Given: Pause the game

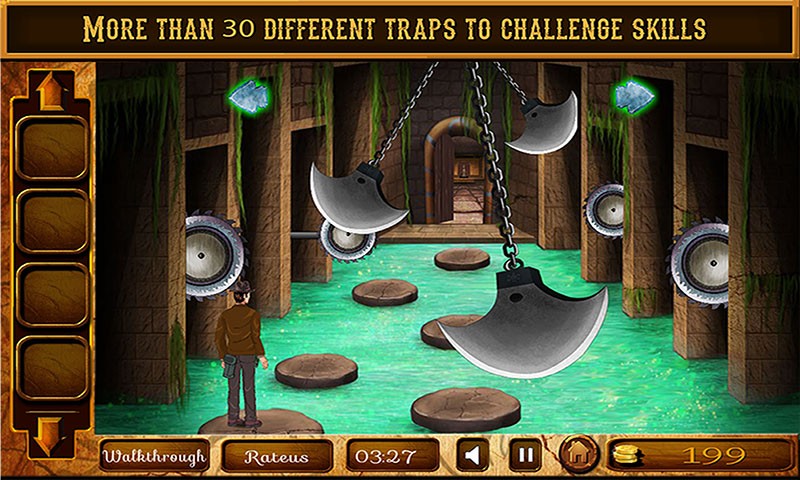Looking at the screenshot, I should click(524, 456).
